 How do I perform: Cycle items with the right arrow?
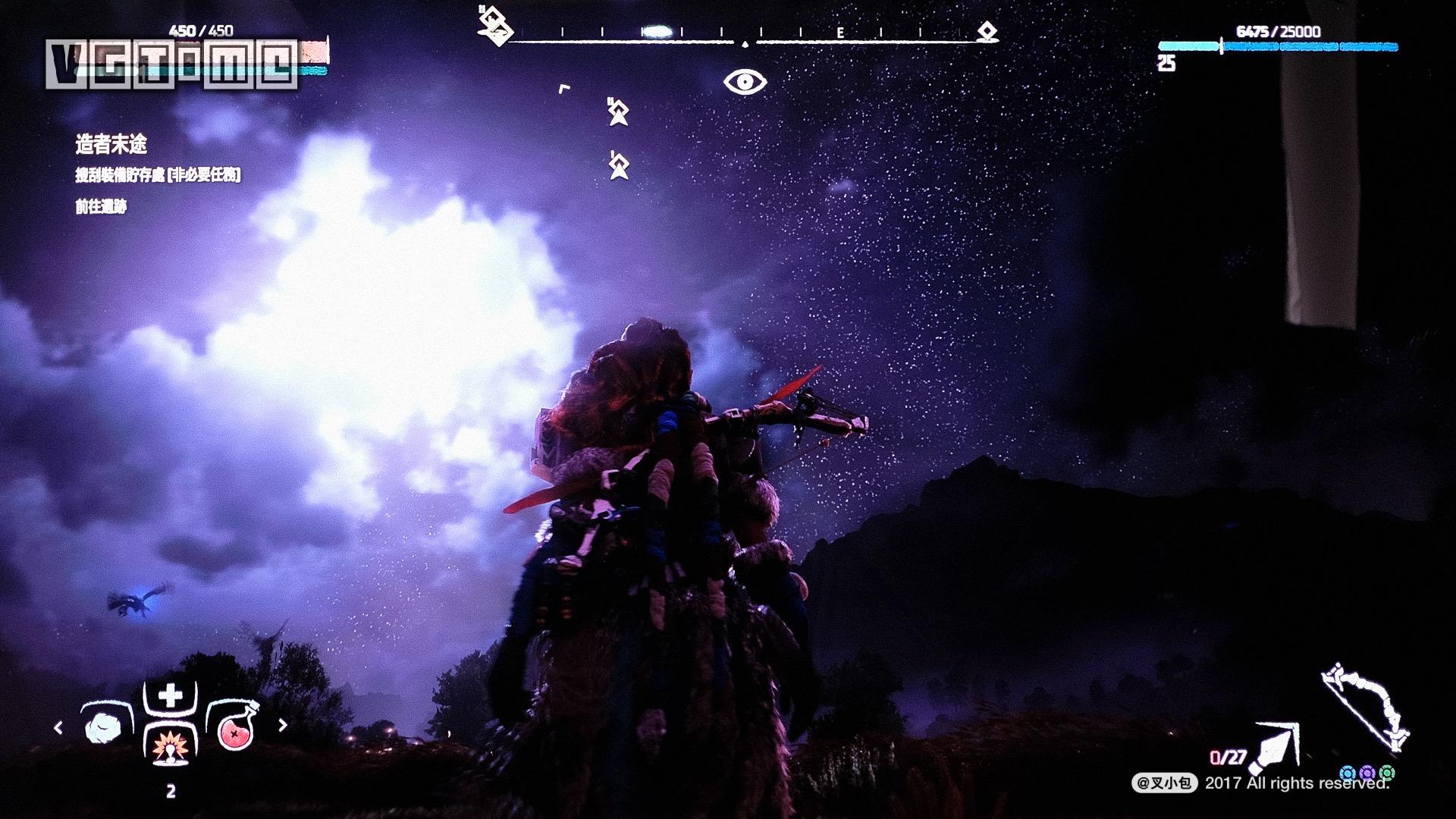coord(283,725)
